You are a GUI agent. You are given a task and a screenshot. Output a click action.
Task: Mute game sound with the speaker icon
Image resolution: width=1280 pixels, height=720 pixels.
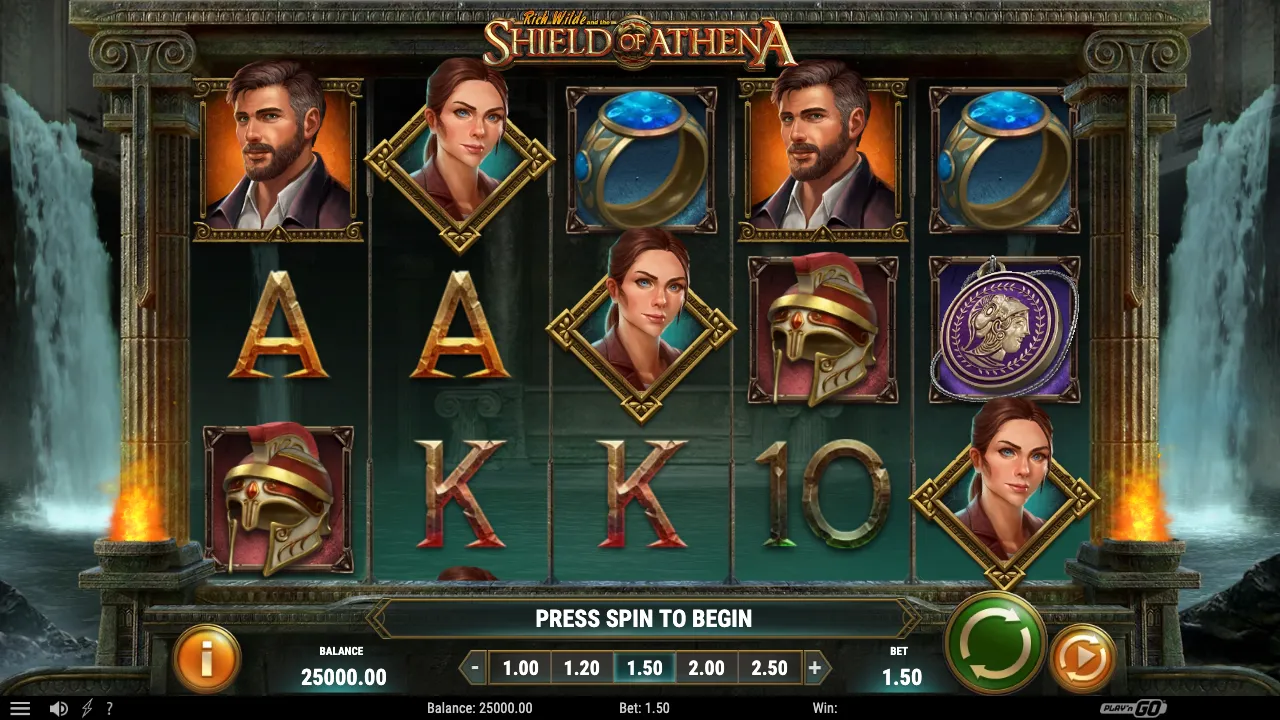point(60,707)
